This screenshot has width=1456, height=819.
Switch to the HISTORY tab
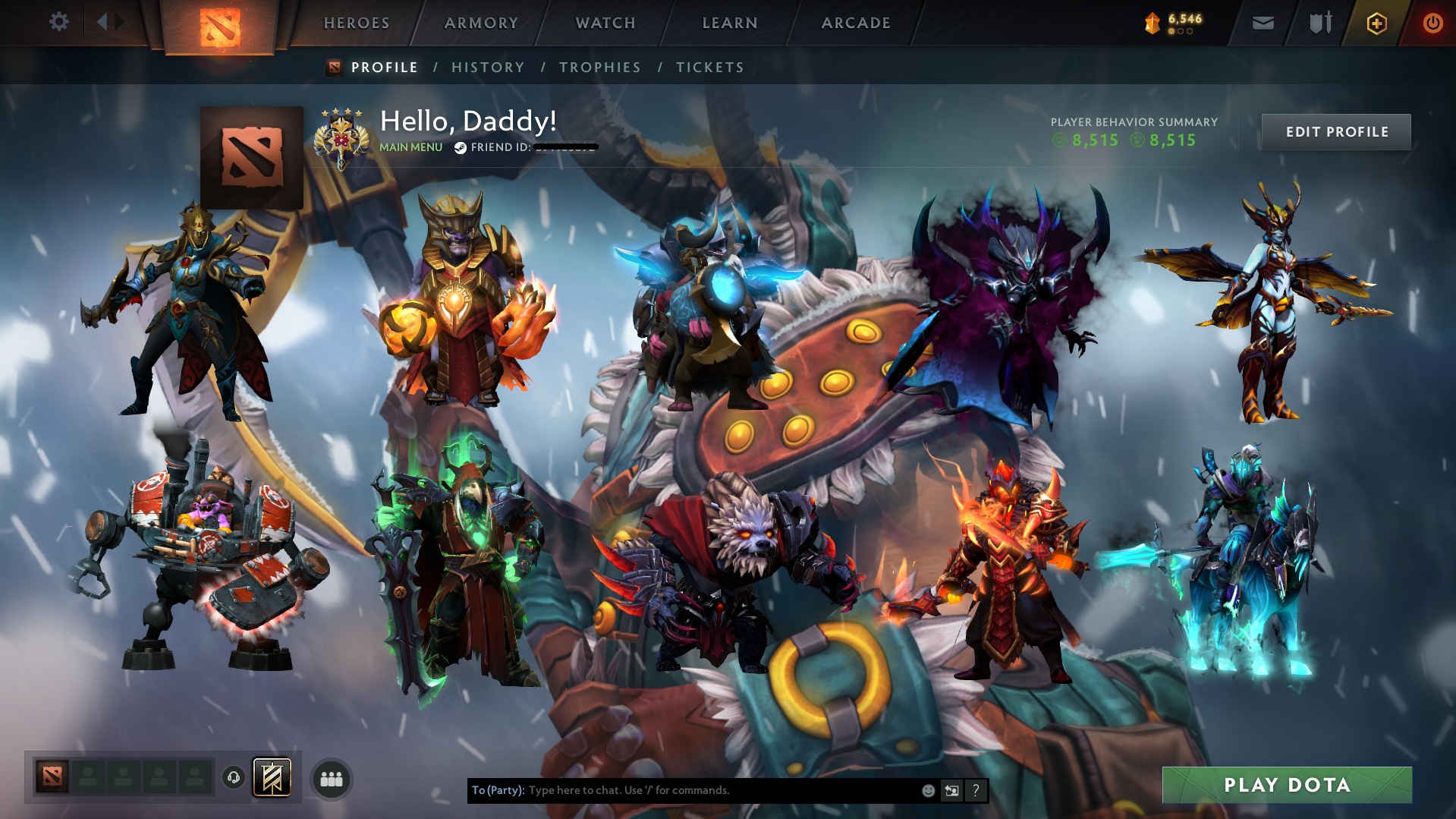(x=487, y=67)
